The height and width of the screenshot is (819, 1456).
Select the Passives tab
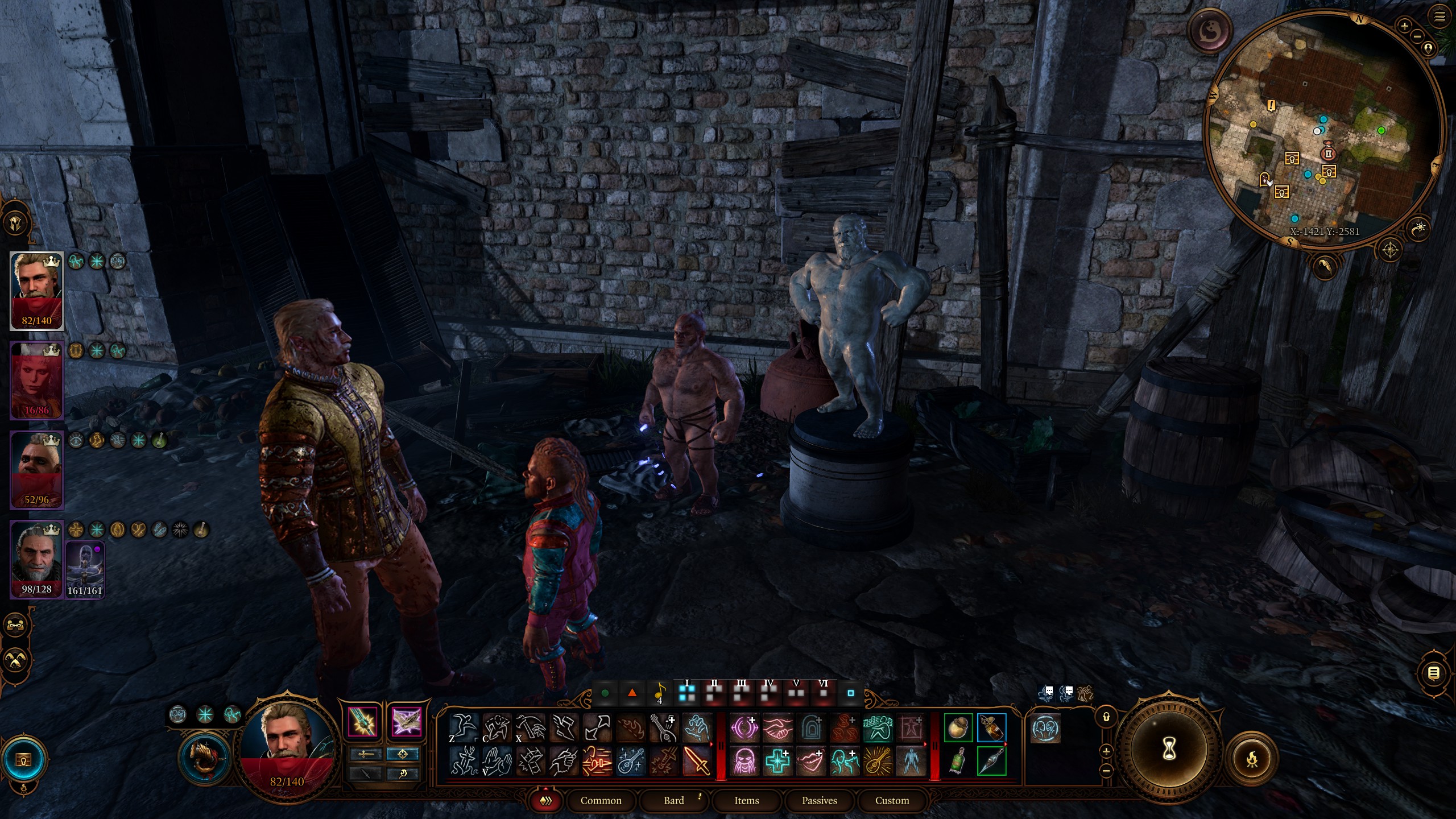coord(819,800)
